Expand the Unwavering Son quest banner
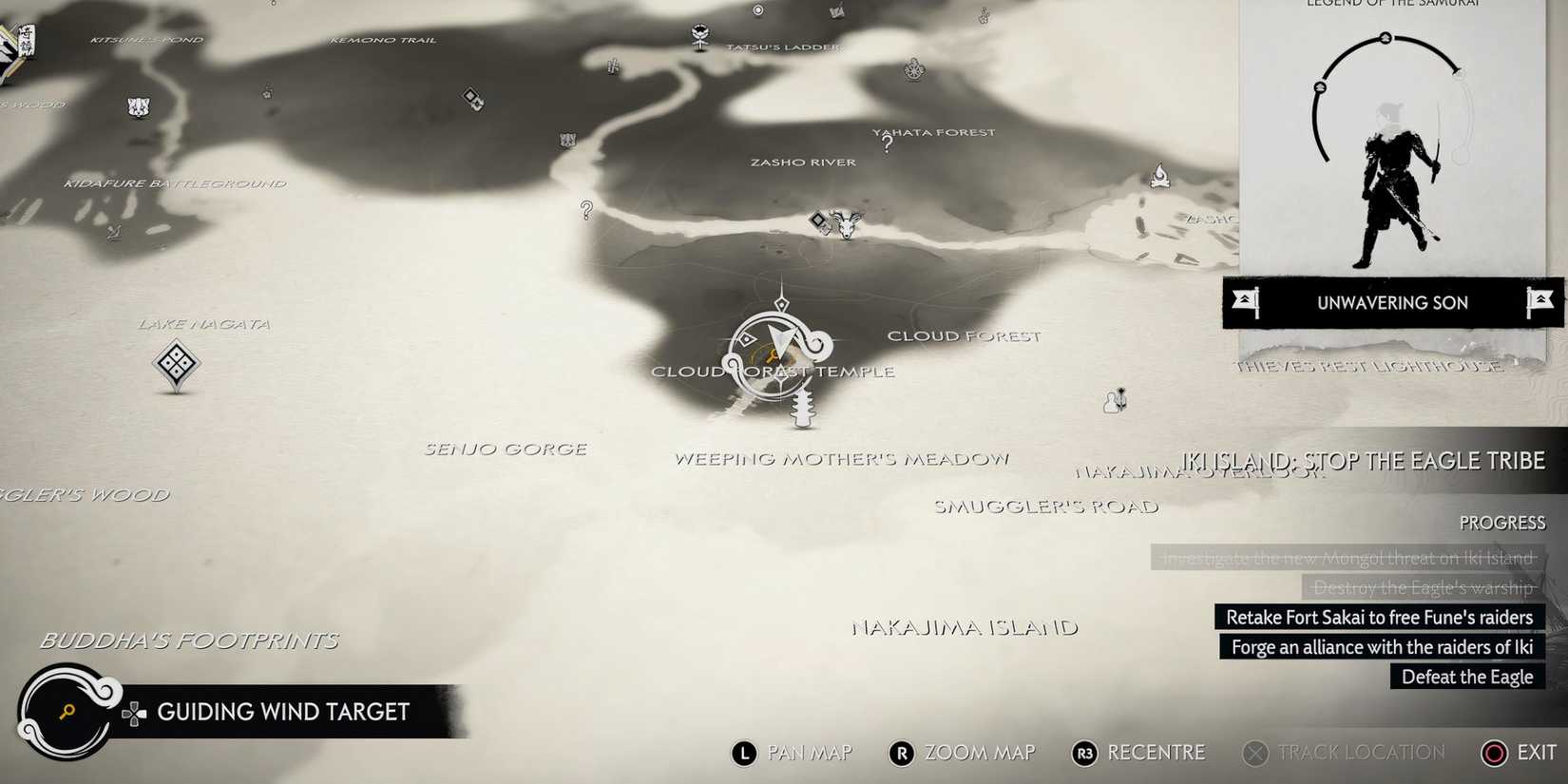 [x=1392, y=303]
